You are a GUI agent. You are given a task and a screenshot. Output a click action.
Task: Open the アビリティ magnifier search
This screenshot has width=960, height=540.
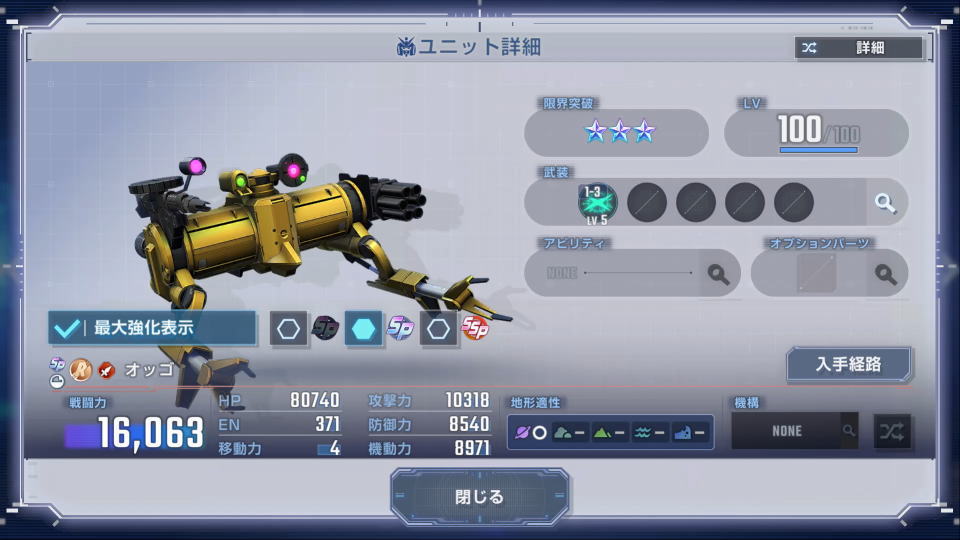(x=718, y=273)
